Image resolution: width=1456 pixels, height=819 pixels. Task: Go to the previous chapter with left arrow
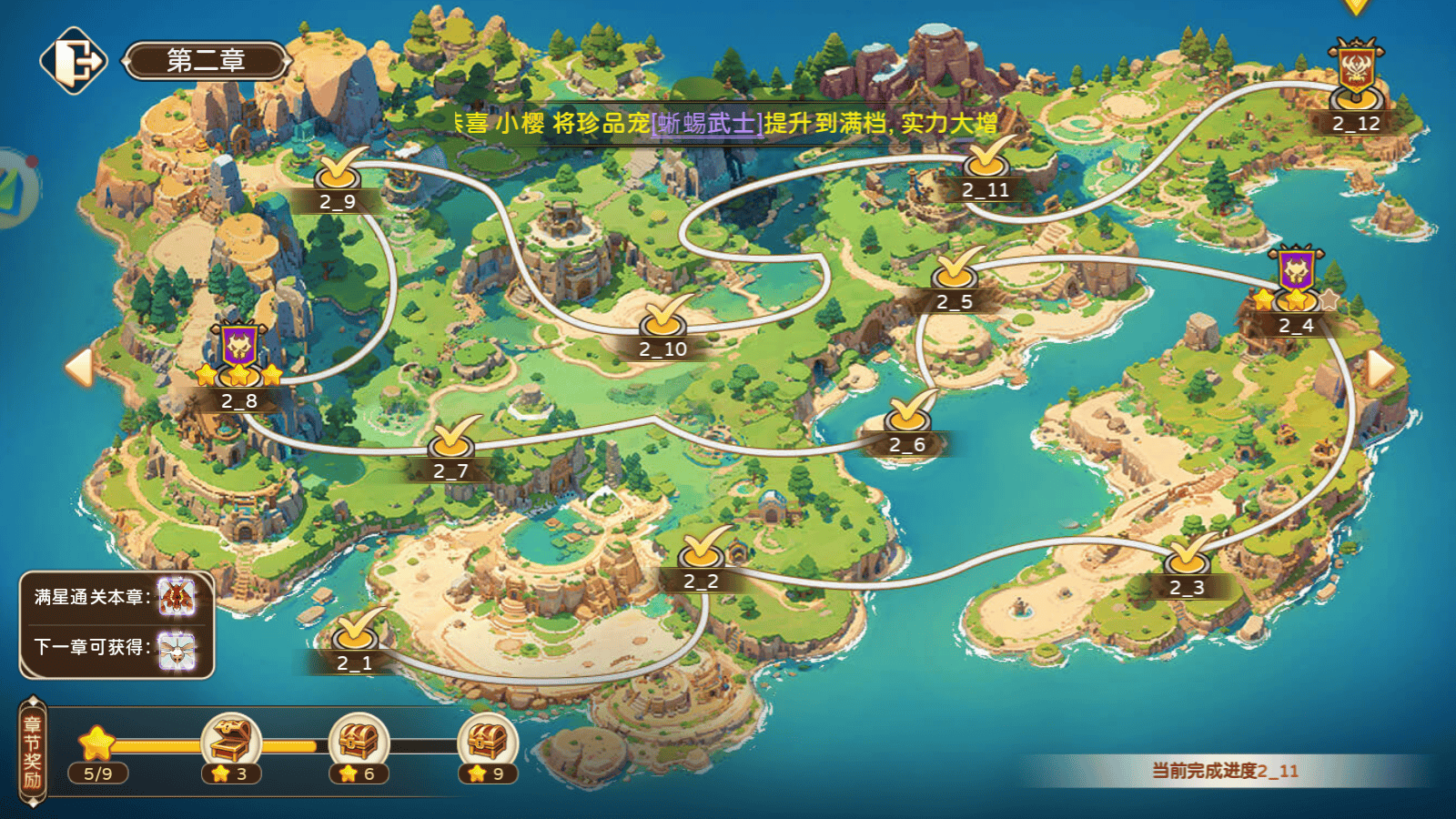[79, 368]
